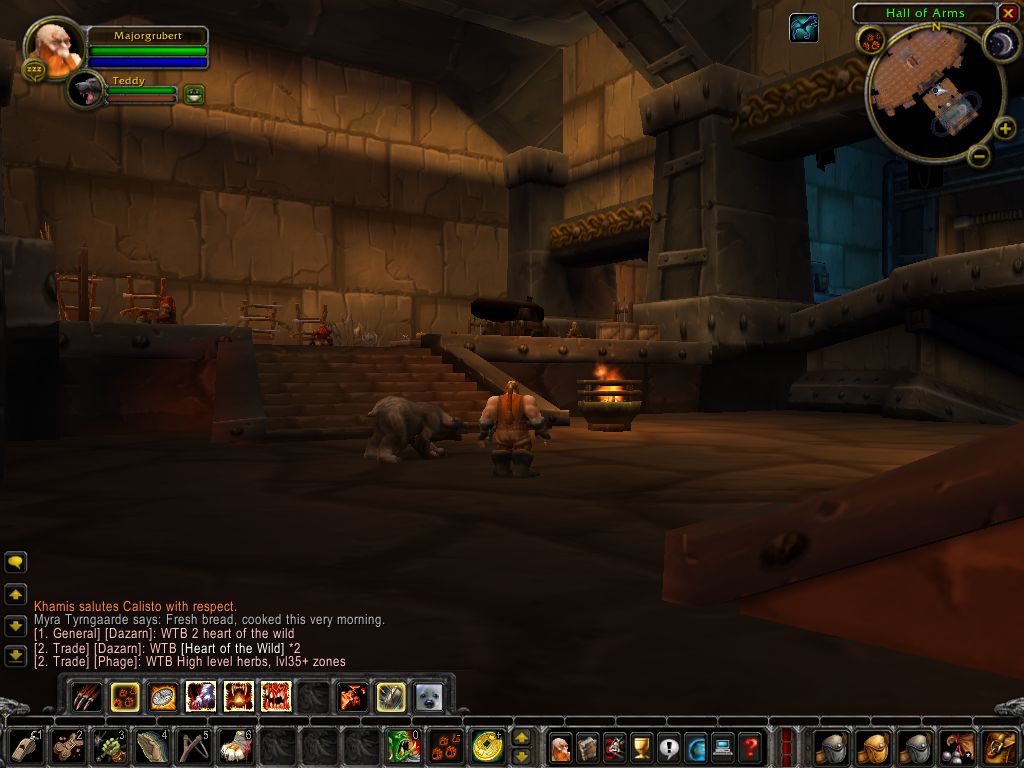Click the crescent moon day-night indicator

click(x=1000, y=42)
